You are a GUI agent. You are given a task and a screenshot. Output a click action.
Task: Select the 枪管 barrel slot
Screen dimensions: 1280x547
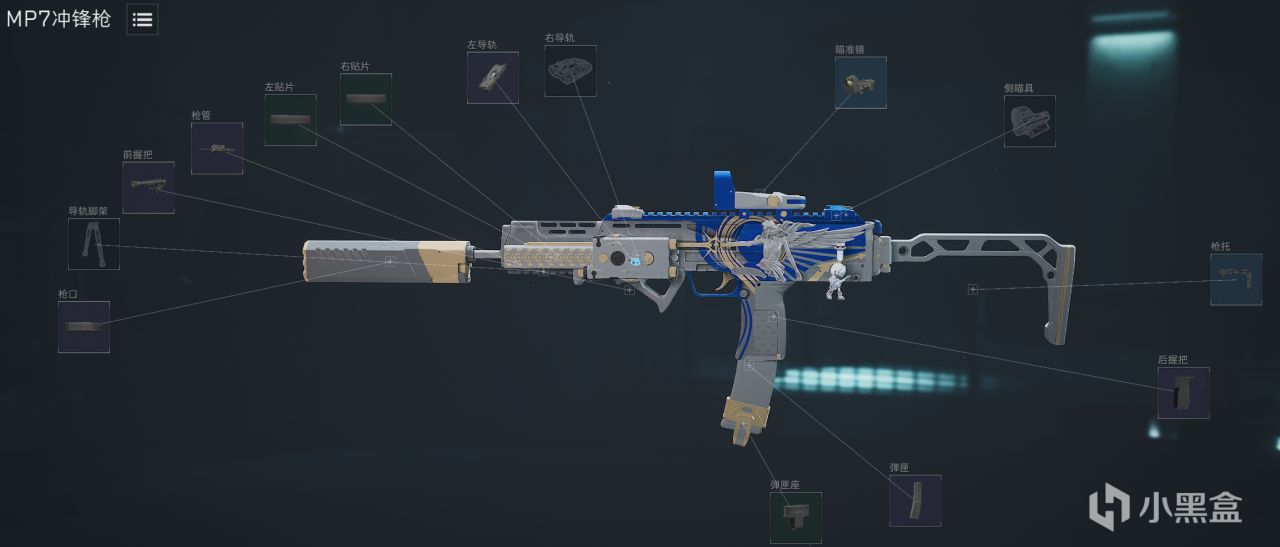pos(217,149)
